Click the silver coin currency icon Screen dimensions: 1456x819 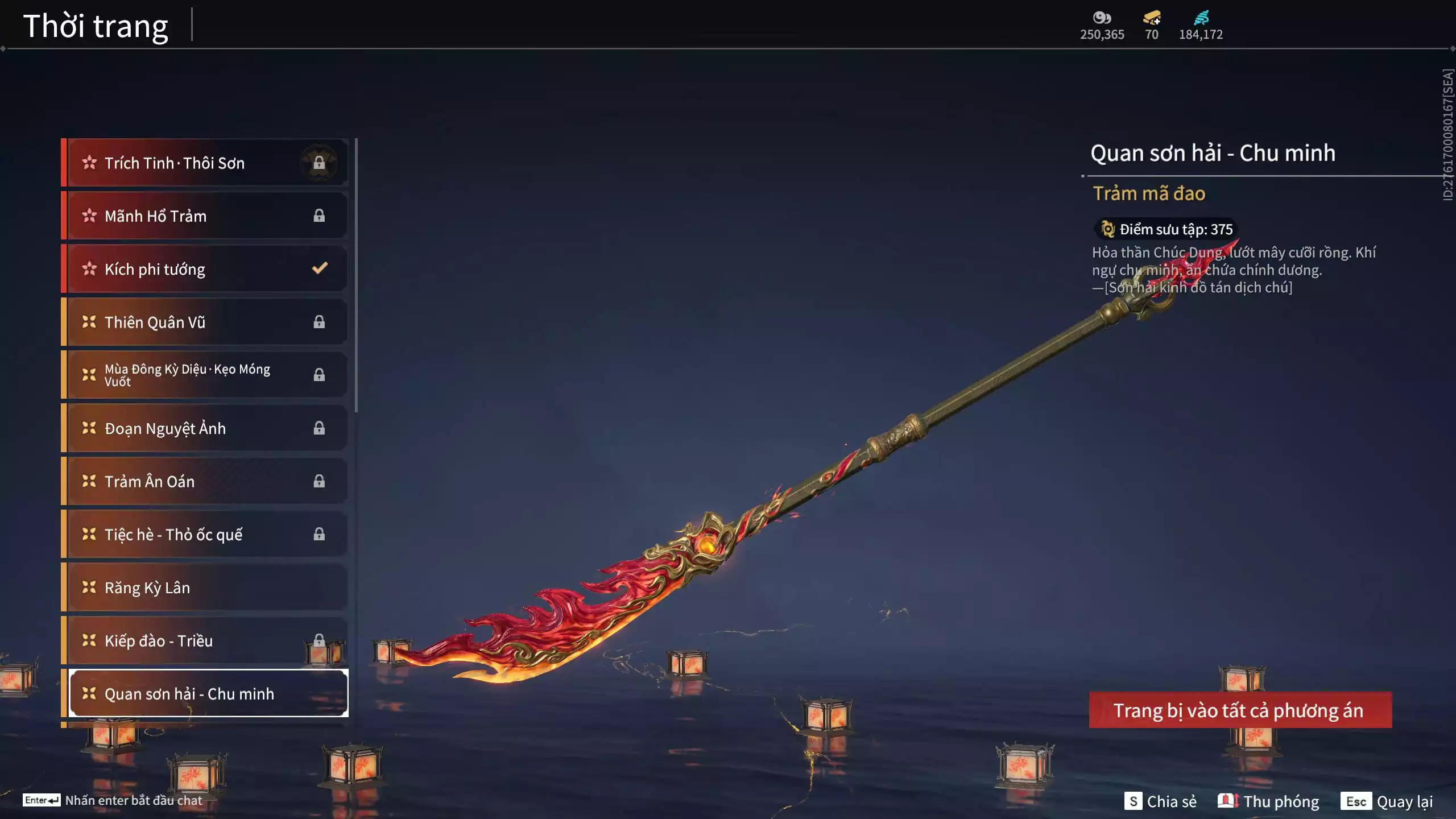1102,18
